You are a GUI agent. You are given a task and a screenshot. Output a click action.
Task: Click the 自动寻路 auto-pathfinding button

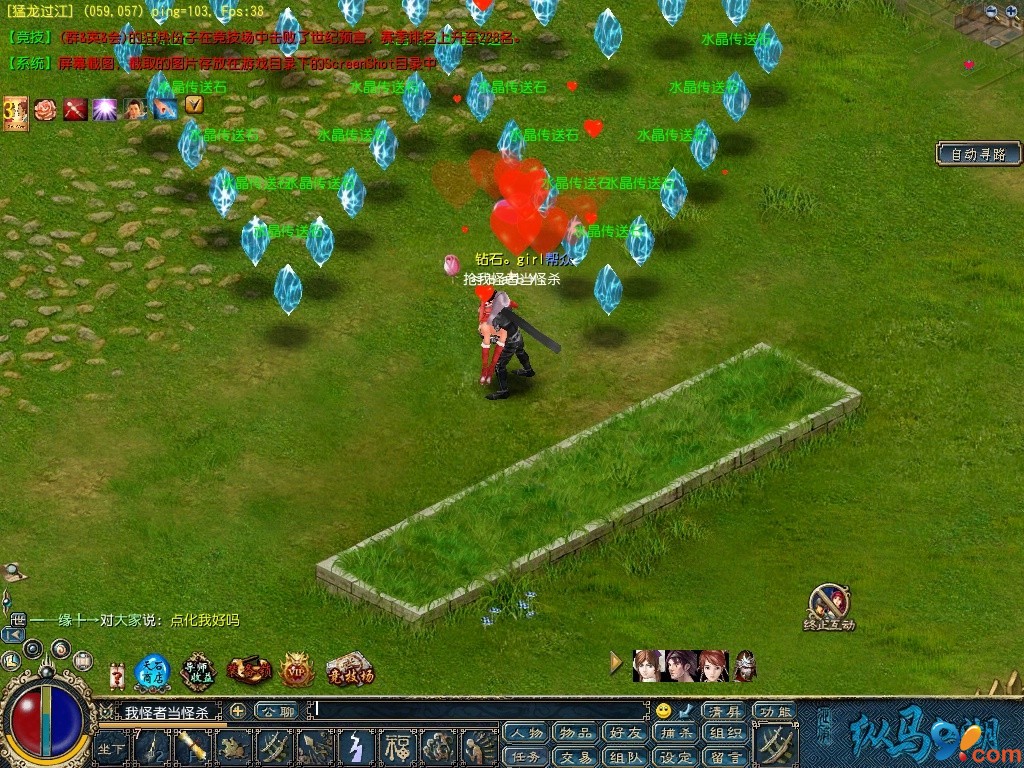click(979, 154)
